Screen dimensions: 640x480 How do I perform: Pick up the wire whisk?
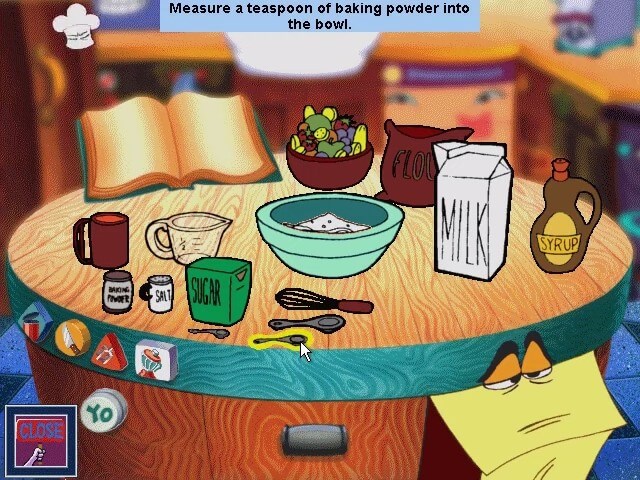coord(320,301)
